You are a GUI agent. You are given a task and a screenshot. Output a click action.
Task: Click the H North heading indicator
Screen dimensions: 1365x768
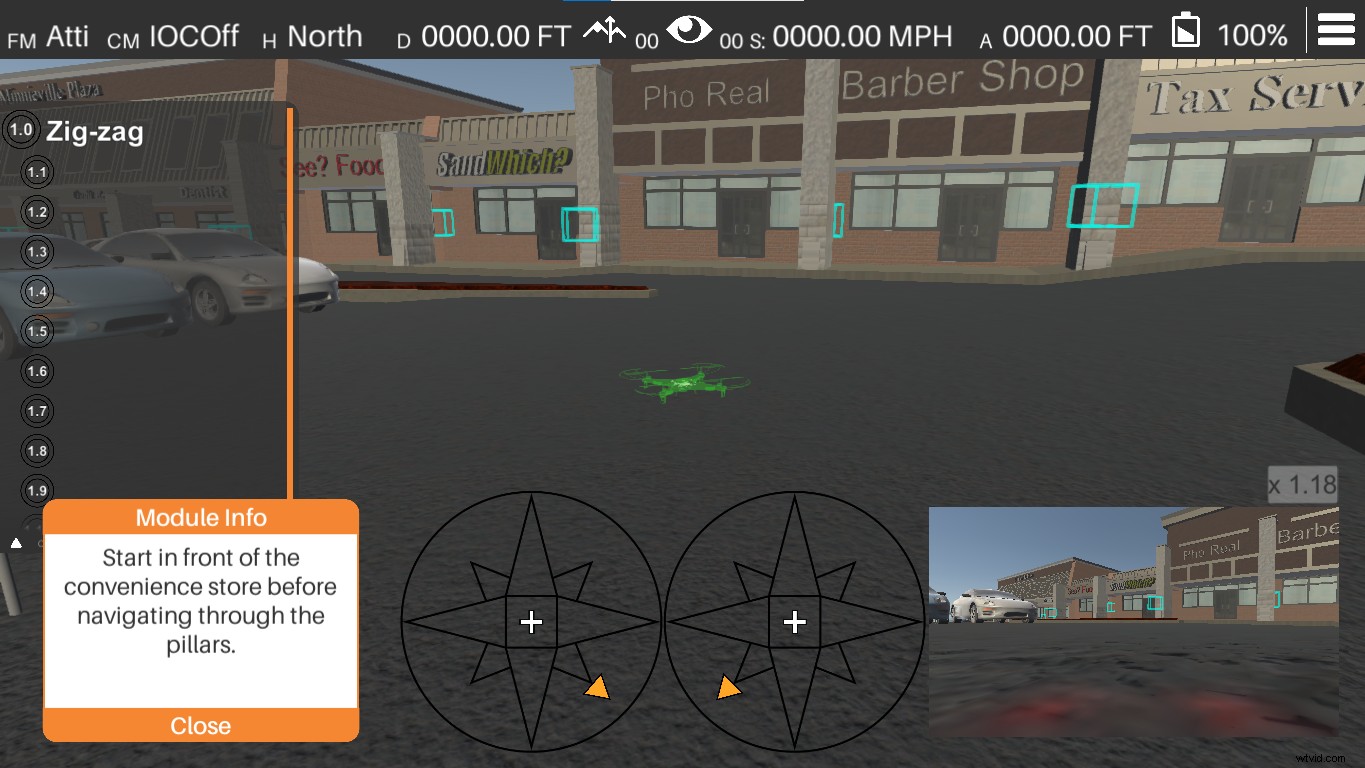pos(310,35)
